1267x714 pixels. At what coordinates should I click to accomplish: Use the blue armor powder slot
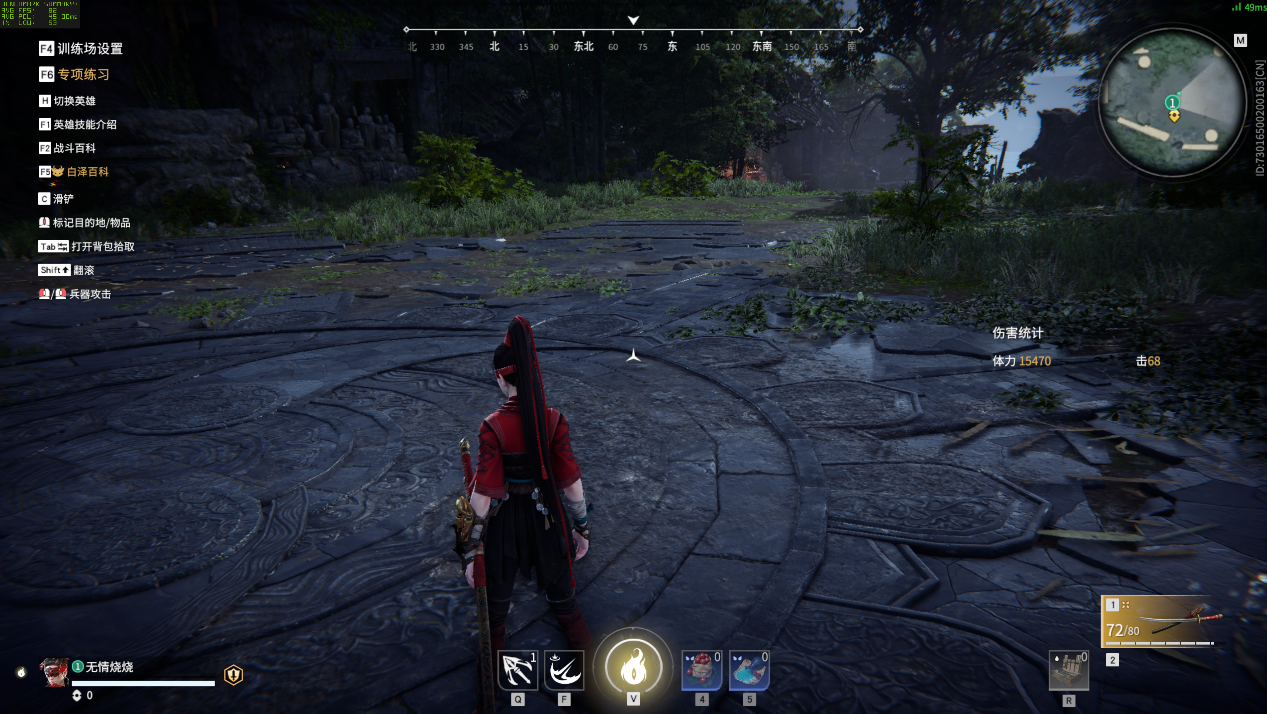point(749,670)
